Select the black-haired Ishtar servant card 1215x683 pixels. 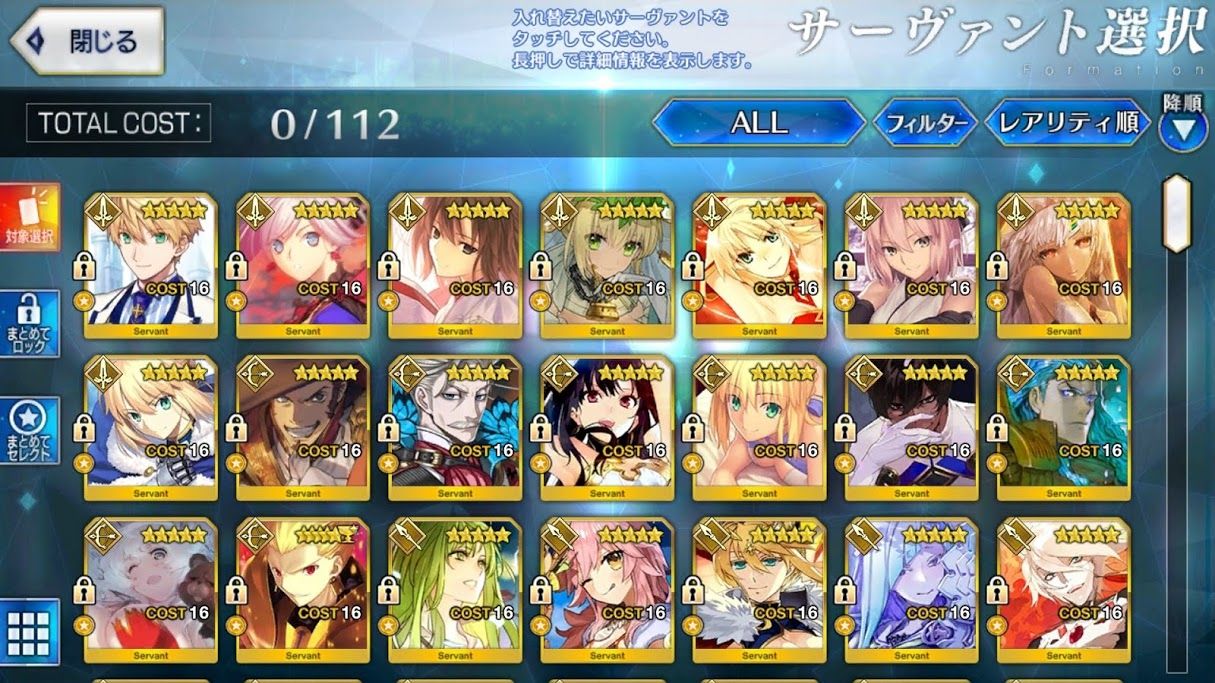607,427
